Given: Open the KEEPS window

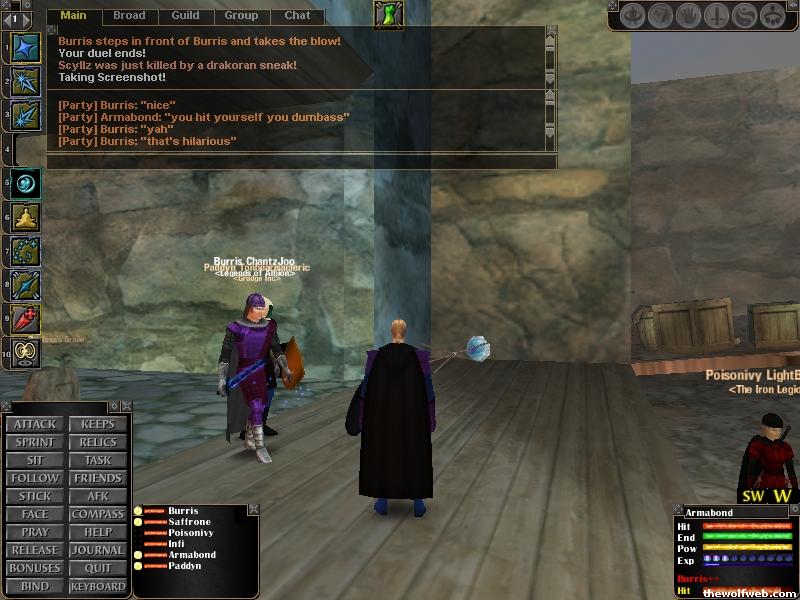Looking at the screenshot, I should pos(98,424).
